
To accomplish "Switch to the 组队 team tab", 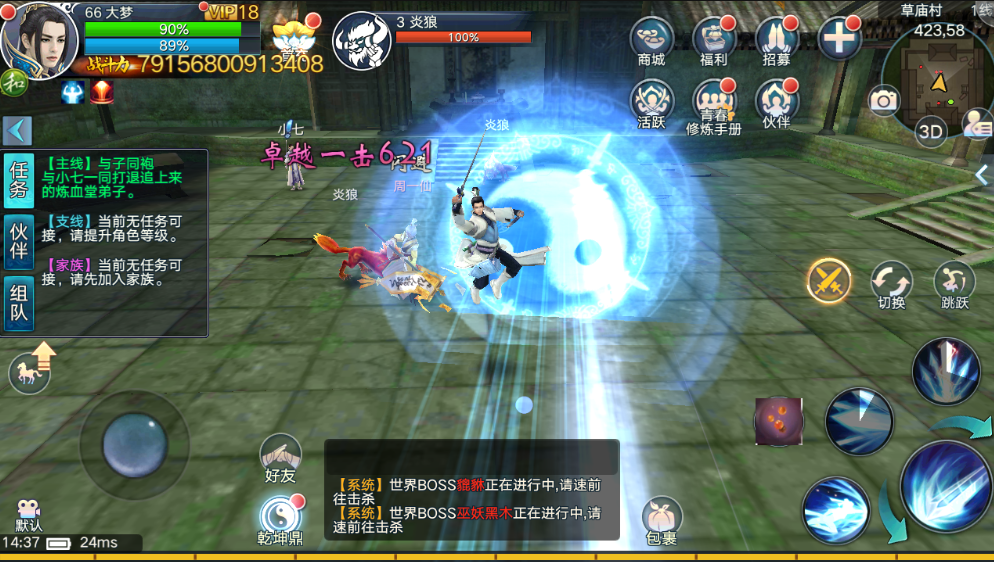I will pyautogui.click(x=19, y=304).
